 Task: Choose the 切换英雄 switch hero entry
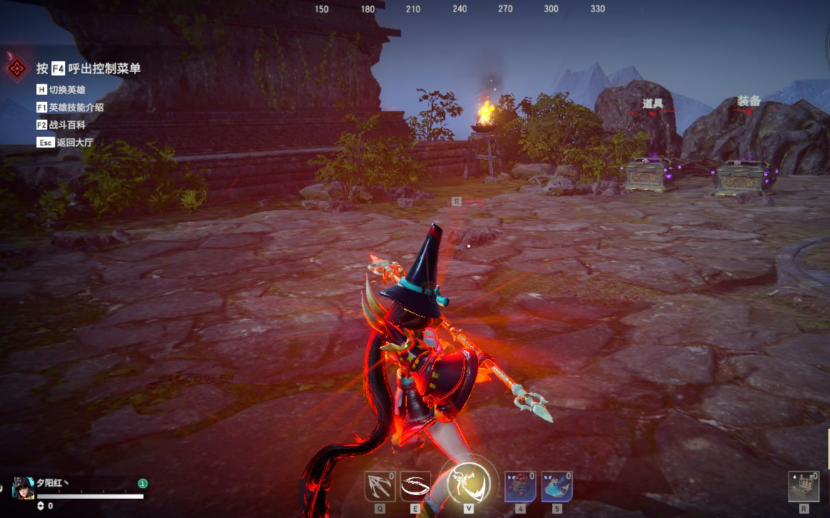tap(66, 90)
